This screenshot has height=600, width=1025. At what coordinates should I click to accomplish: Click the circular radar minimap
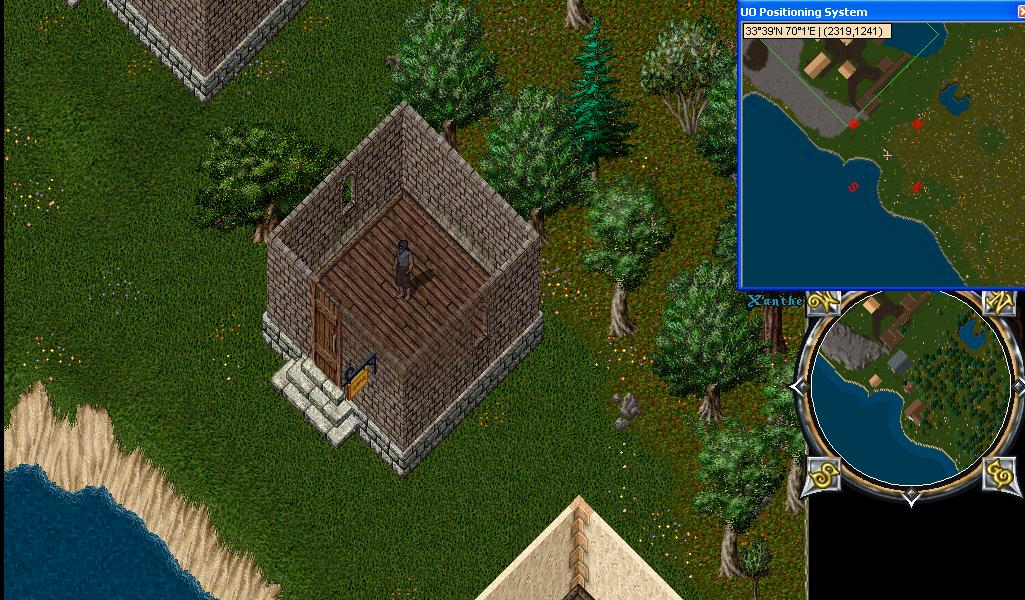coord(909,390)
